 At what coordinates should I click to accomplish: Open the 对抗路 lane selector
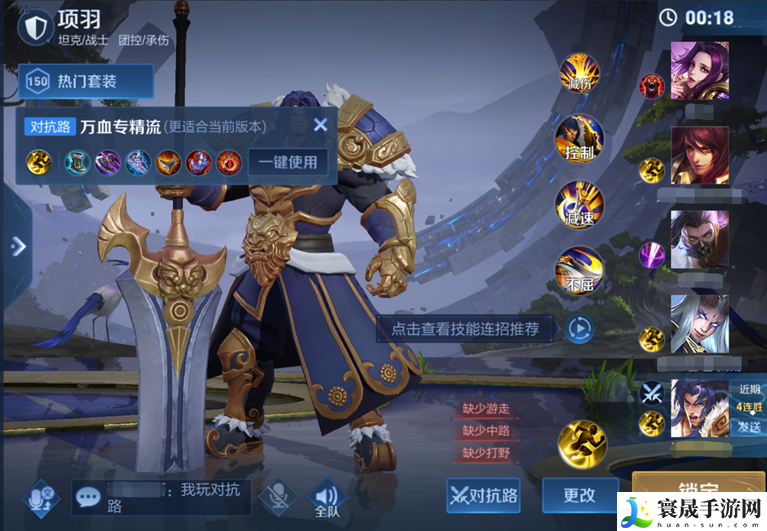tap(484, 495)
